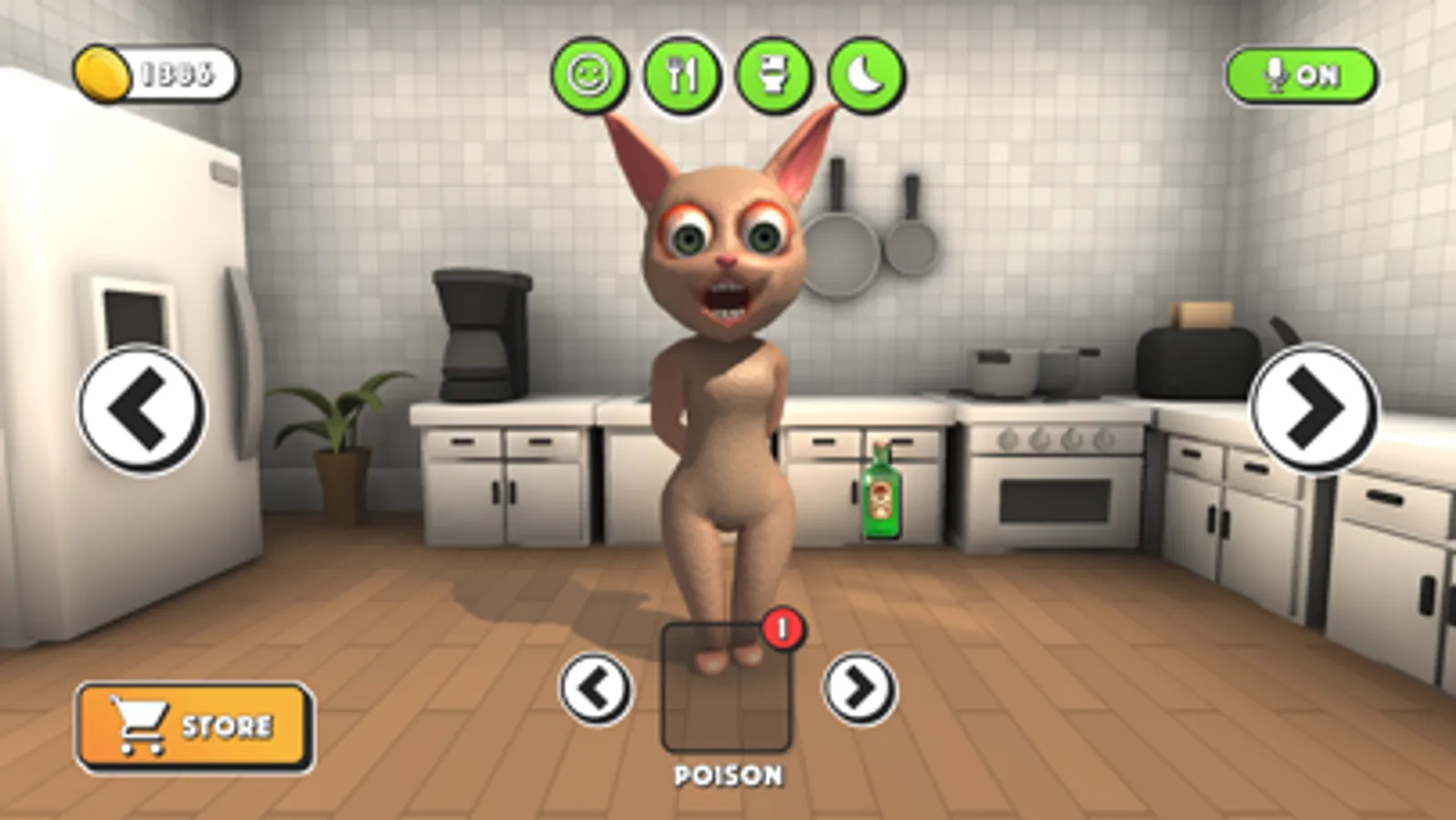Browse previous item with left Poison arrow
1456x820 pixels.
pyautogui.click(x=596, y=690)
